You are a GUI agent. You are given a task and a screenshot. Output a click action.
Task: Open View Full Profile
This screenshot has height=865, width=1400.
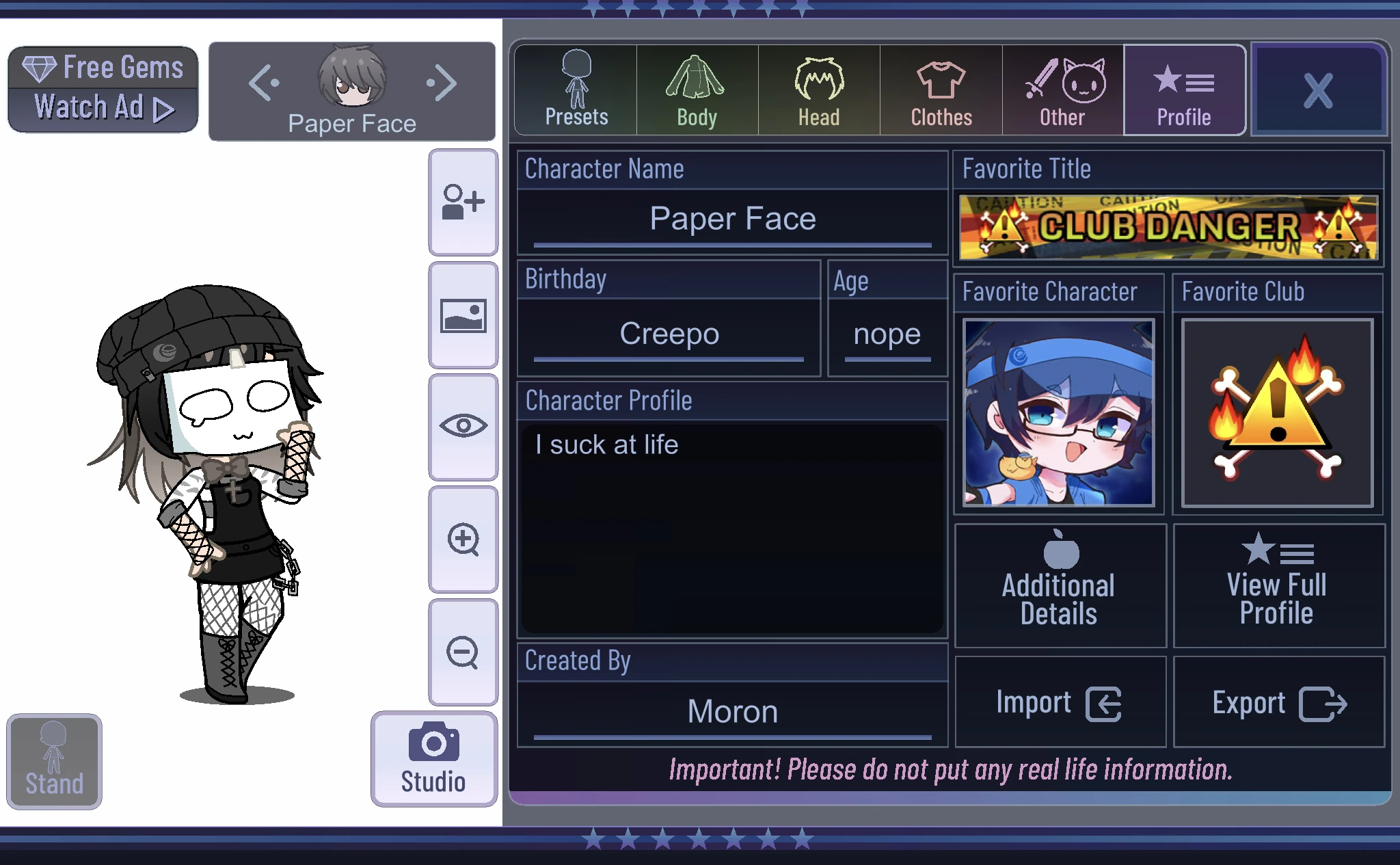point(1277,583)
